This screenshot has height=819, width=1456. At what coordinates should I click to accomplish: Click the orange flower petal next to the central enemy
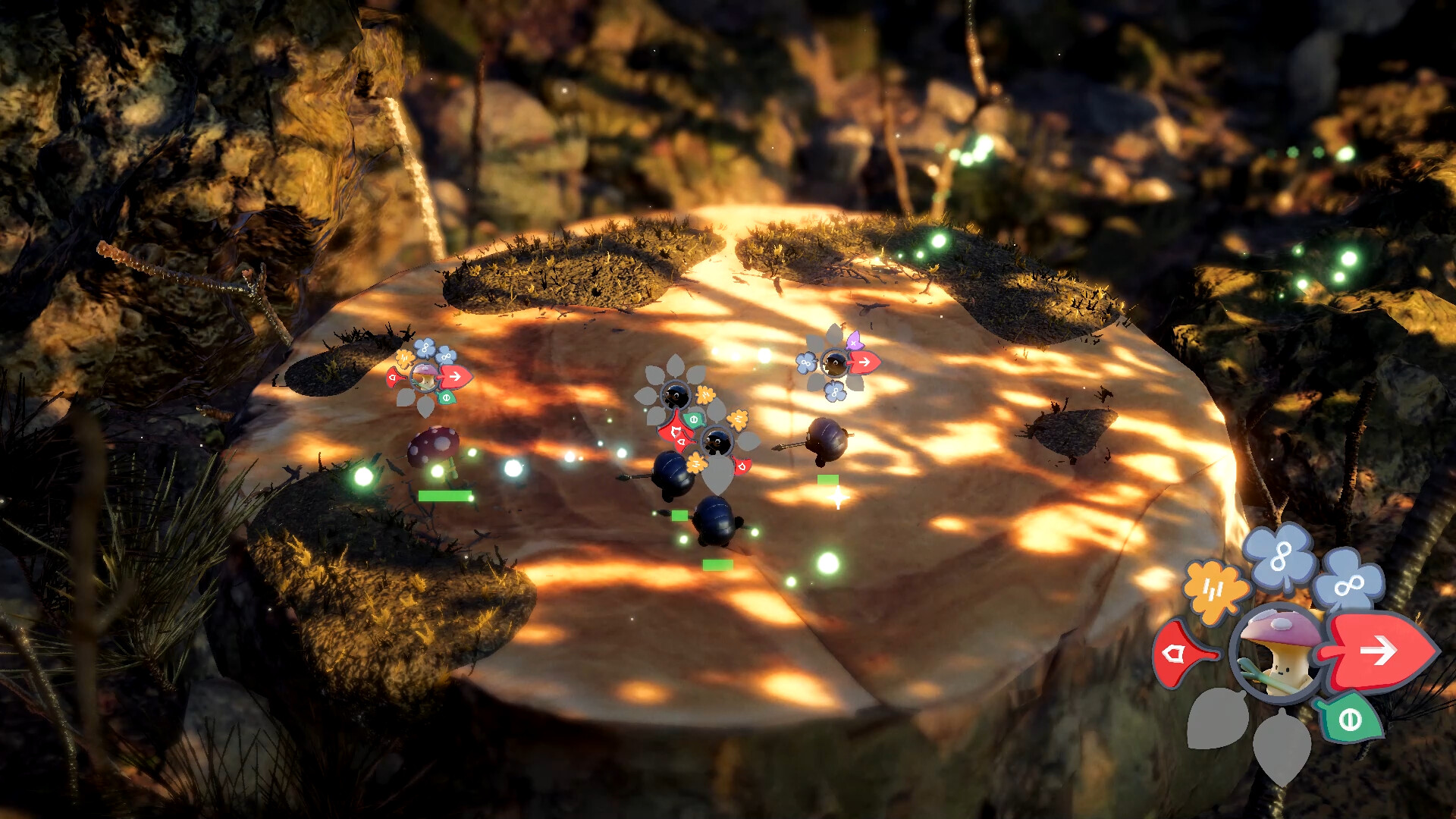pyautogui.click(x=705, y=395)
